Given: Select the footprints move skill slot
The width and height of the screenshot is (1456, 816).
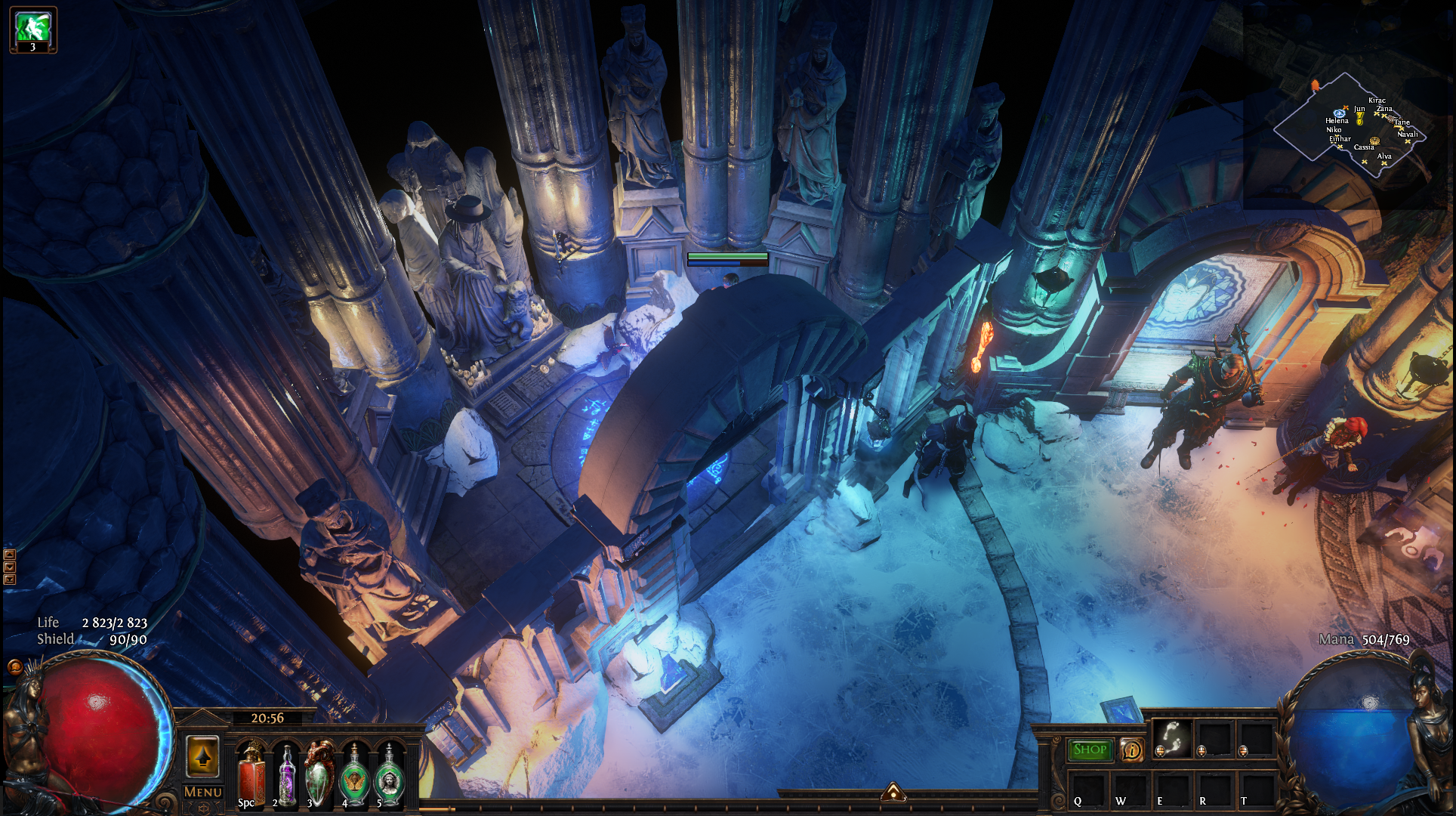Looking at the screenshot, I should pyautogui.click(x=1171, y=737).
